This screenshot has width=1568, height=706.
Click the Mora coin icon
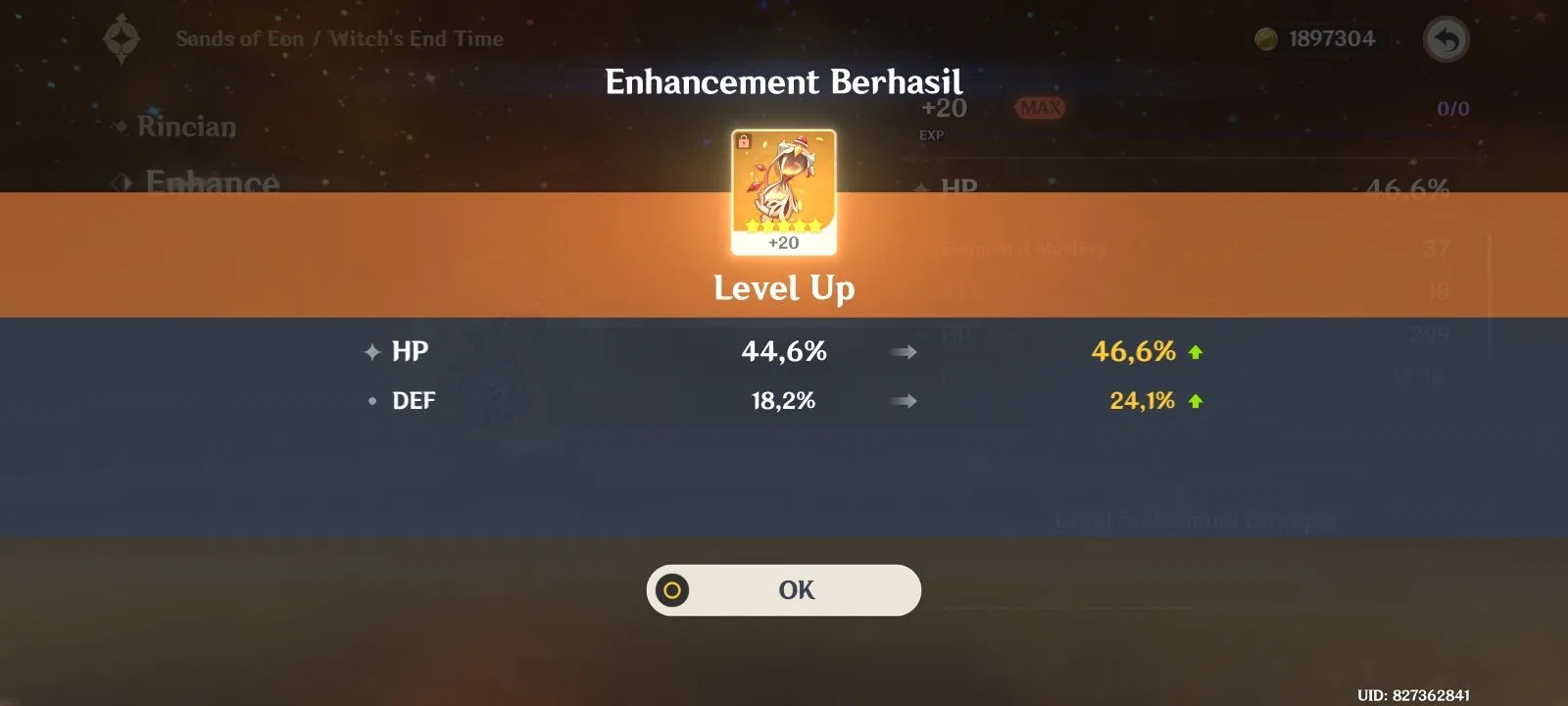tap(1264, 38)
